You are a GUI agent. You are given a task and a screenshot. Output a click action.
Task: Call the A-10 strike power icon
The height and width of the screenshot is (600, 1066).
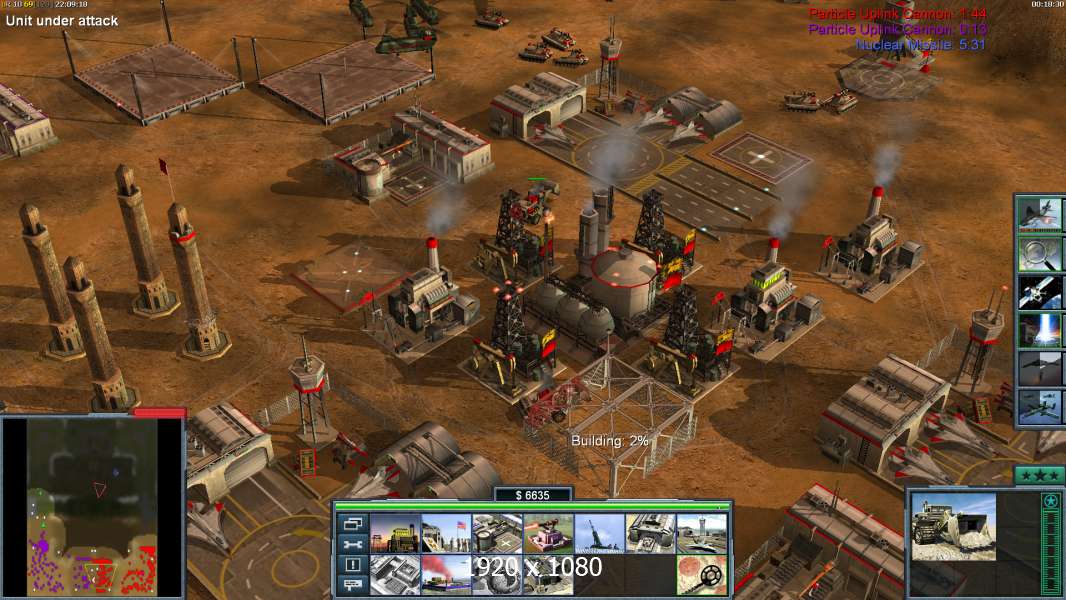click(1040, 405)
